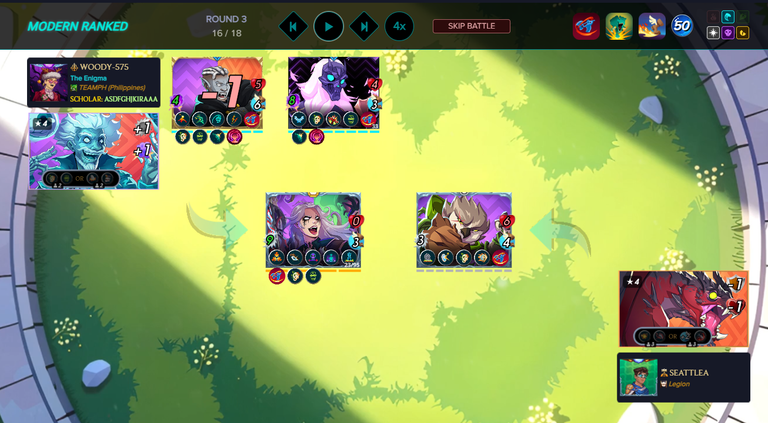View the winged boot ruleset icon
Viewport: 768px width, 423px height.
click(652, 26)
